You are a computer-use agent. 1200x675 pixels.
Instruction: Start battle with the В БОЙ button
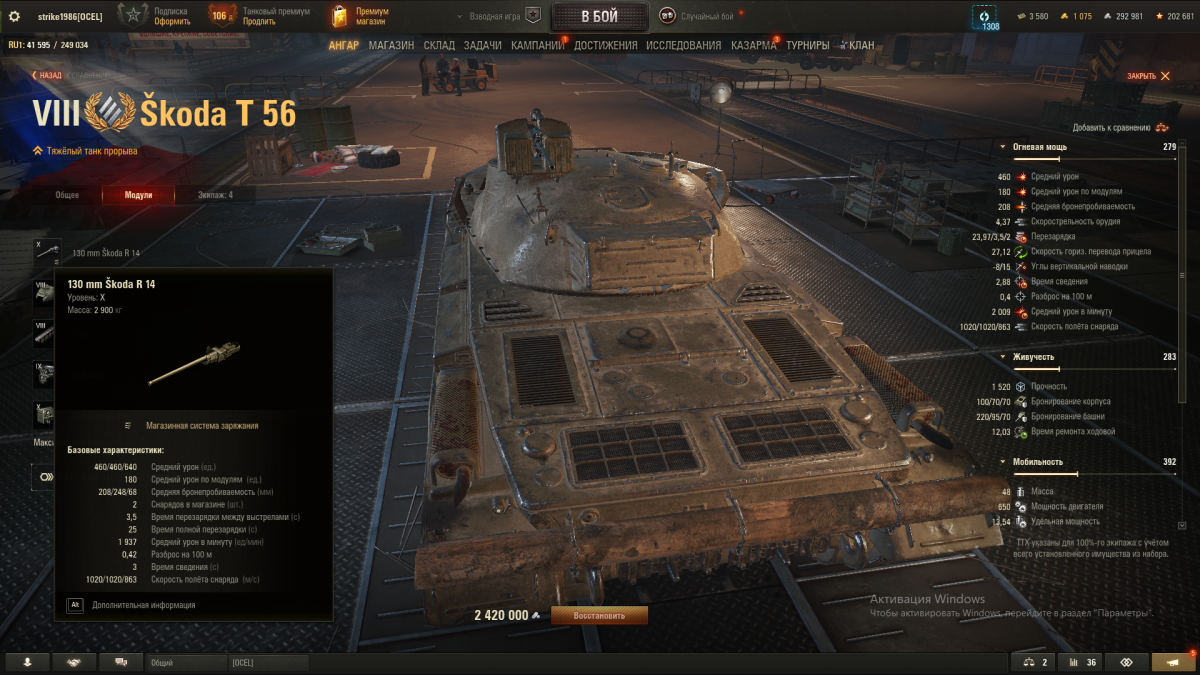coord(599,16)
